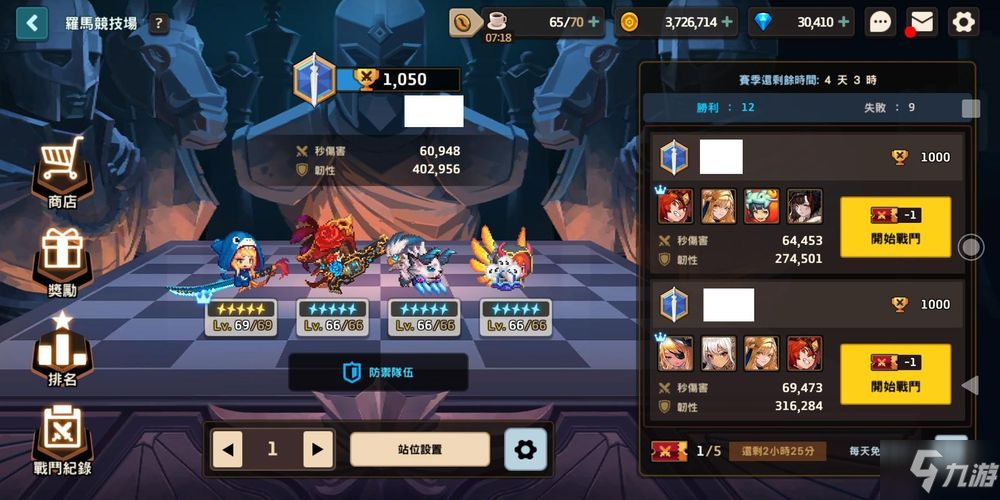Go back with the arrow button

(x=32, y=22)
